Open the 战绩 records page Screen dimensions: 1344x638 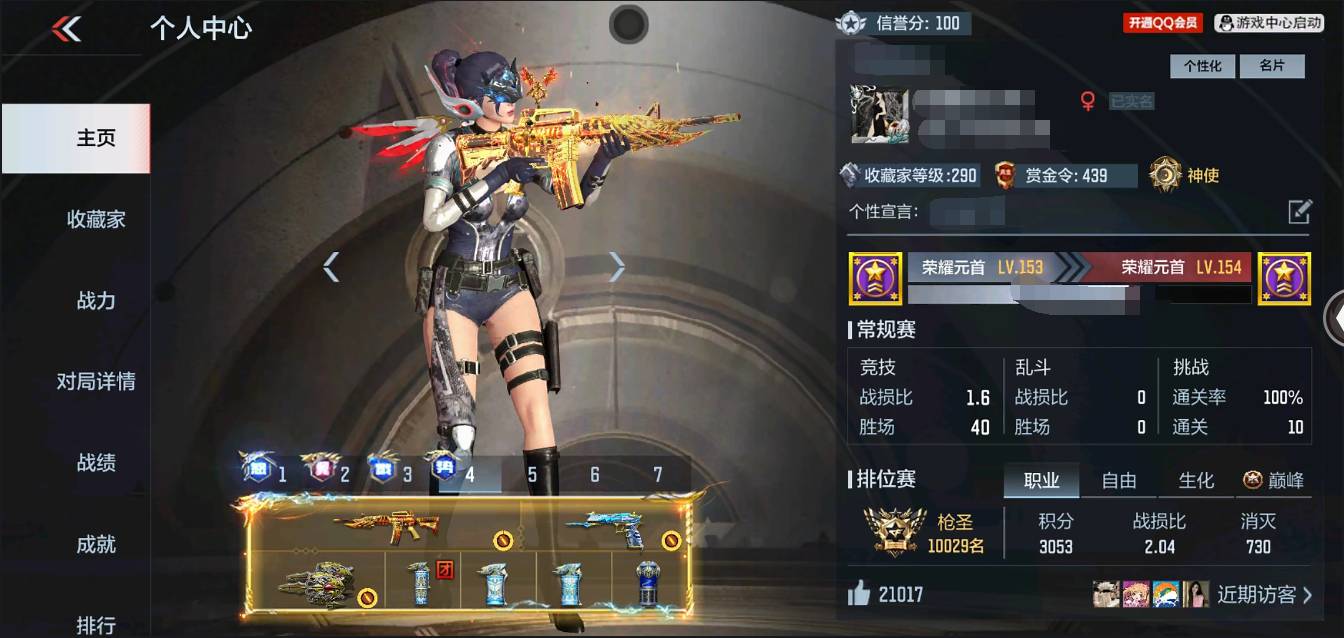[x=96, y=463]
